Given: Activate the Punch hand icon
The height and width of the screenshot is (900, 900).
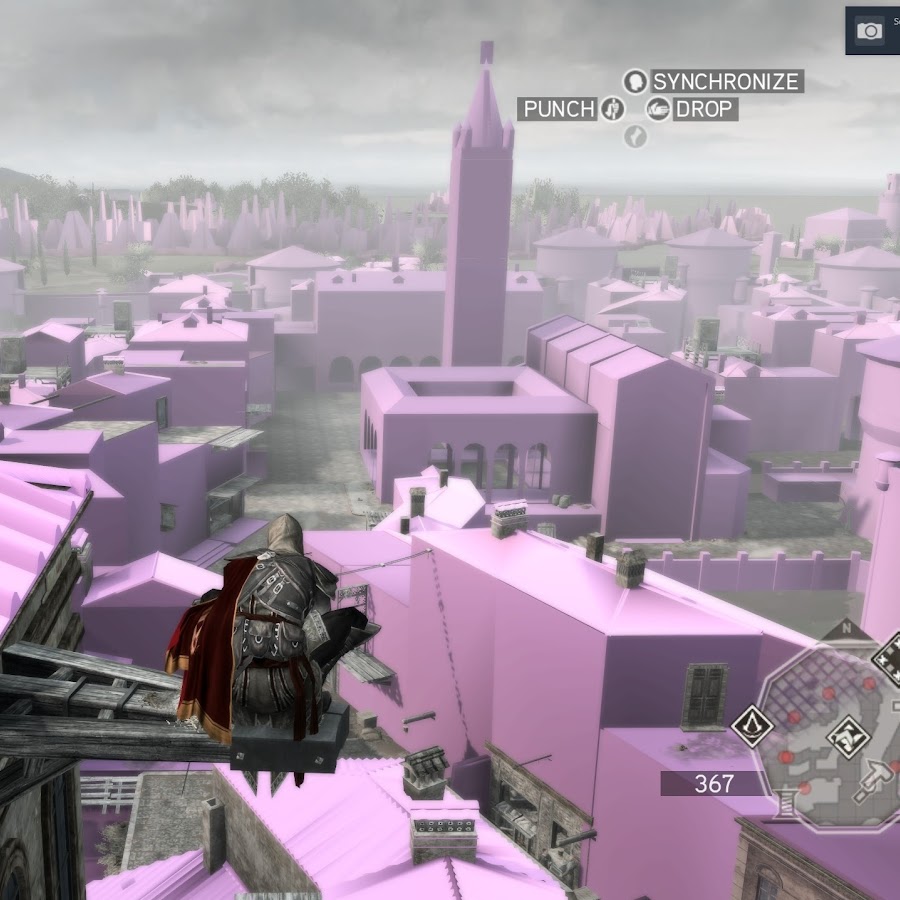Looking at the screenshot, I should (612, 109).
